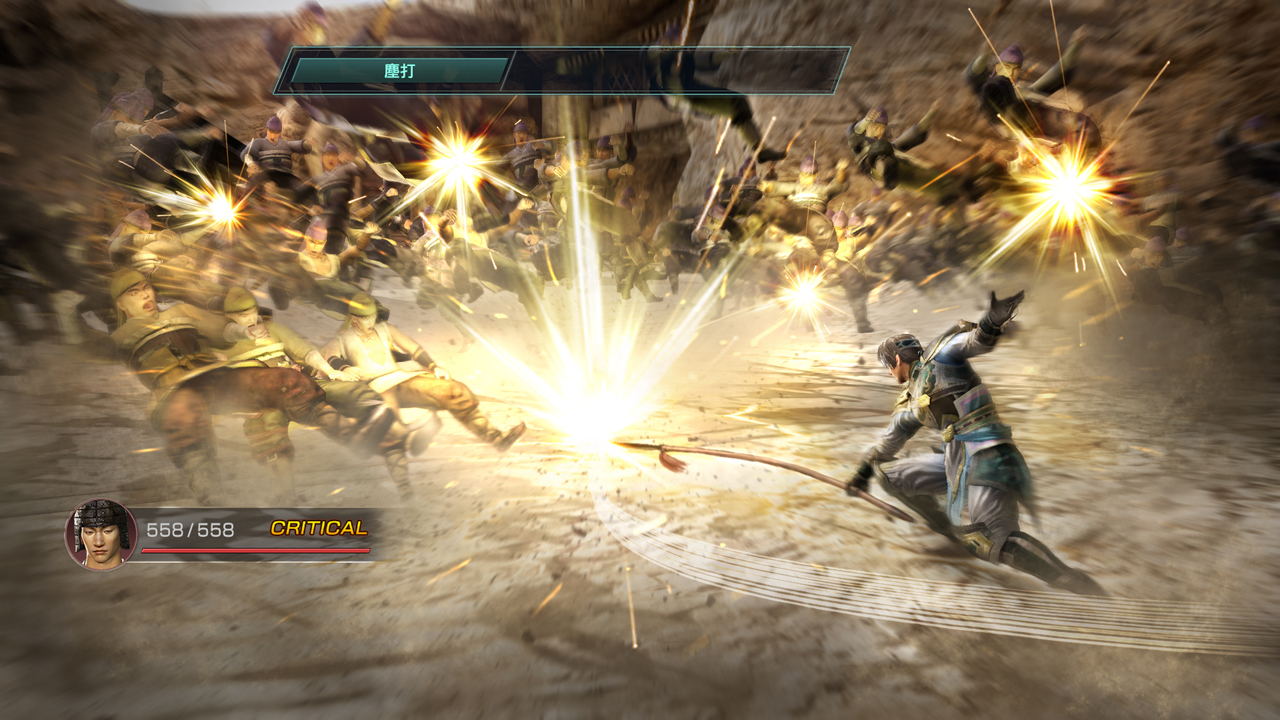
Task: Click the 塵打 skill name banner
Action: click(399, 71)
